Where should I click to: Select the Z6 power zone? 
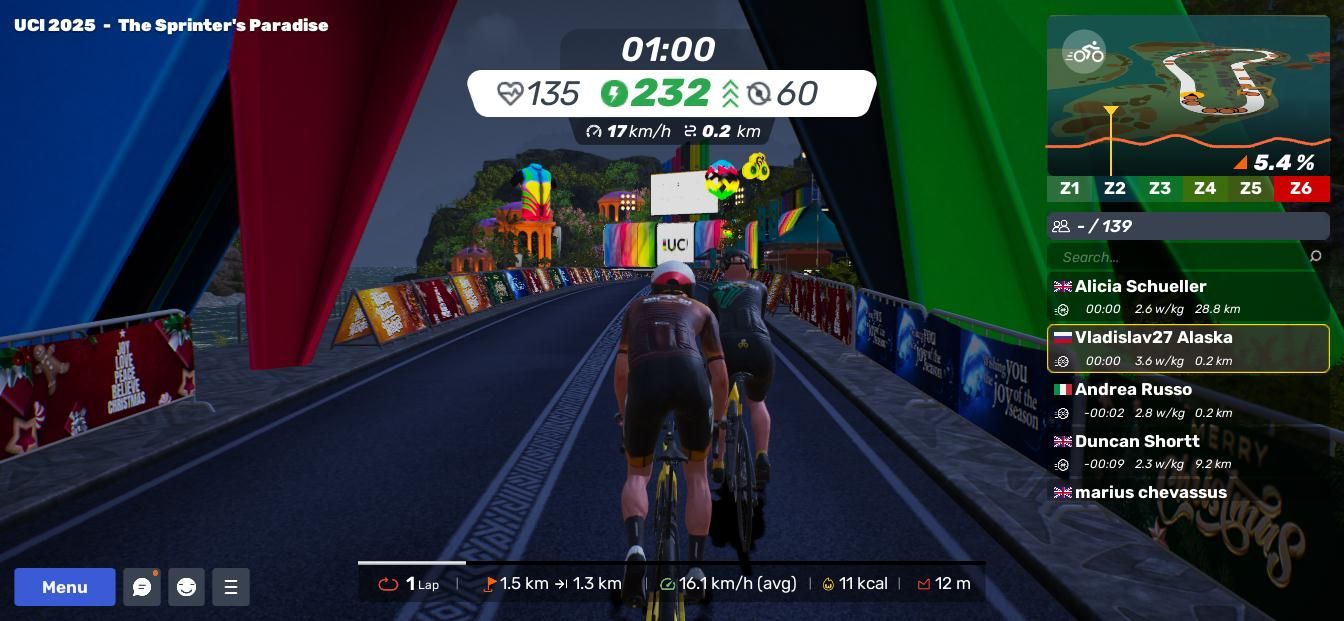pos(1301,188)
